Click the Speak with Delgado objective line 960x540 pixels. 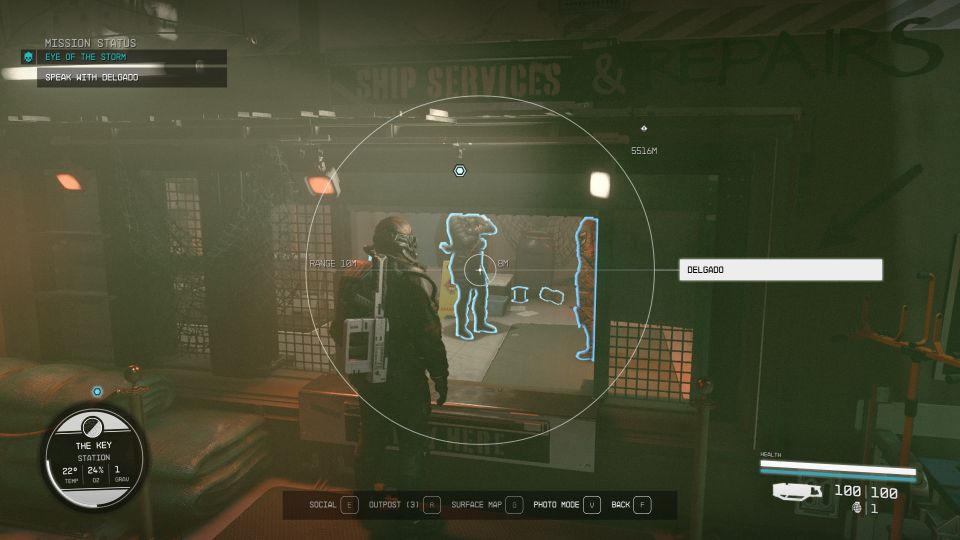coord(132,77)
